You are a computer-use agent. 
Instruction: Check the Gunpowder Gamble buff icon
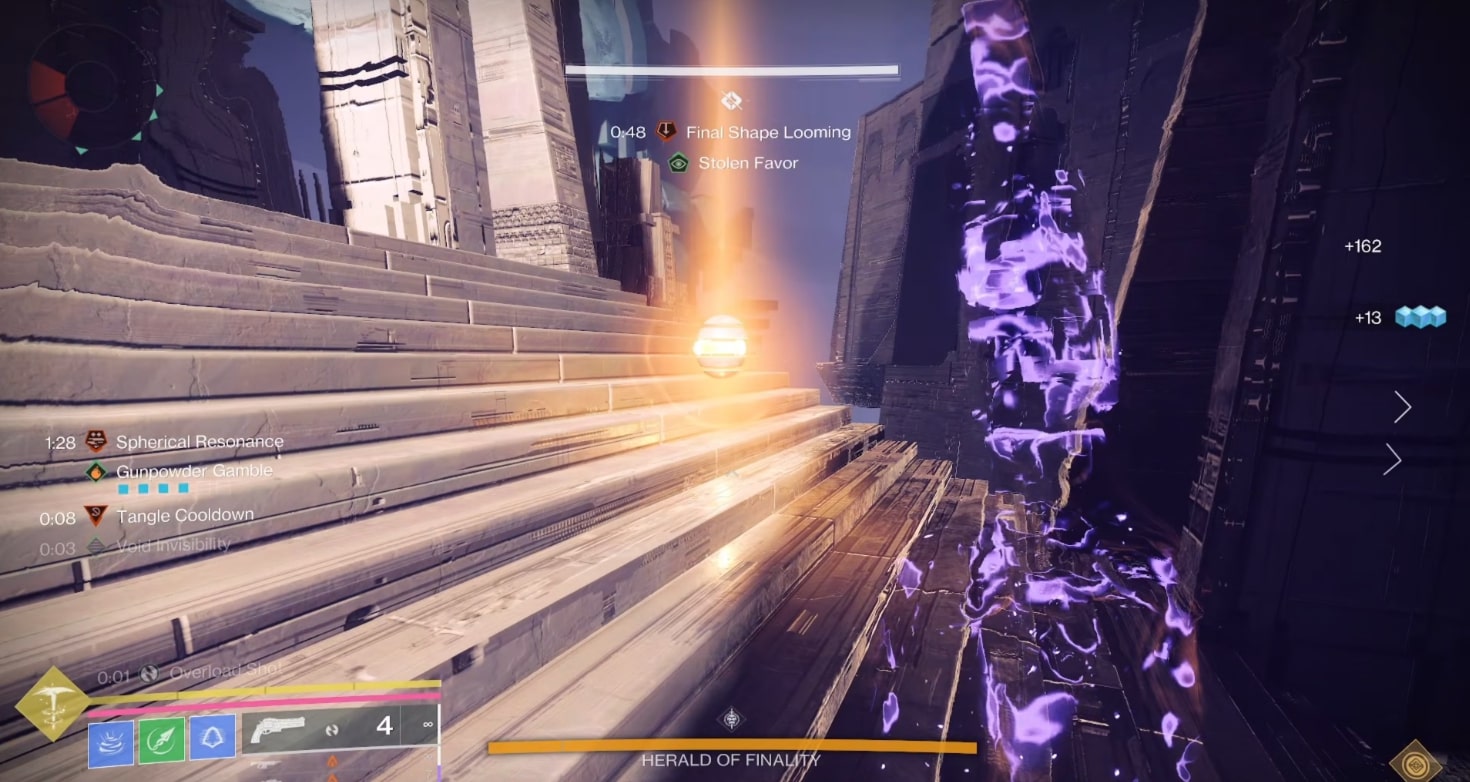(96, 471)
